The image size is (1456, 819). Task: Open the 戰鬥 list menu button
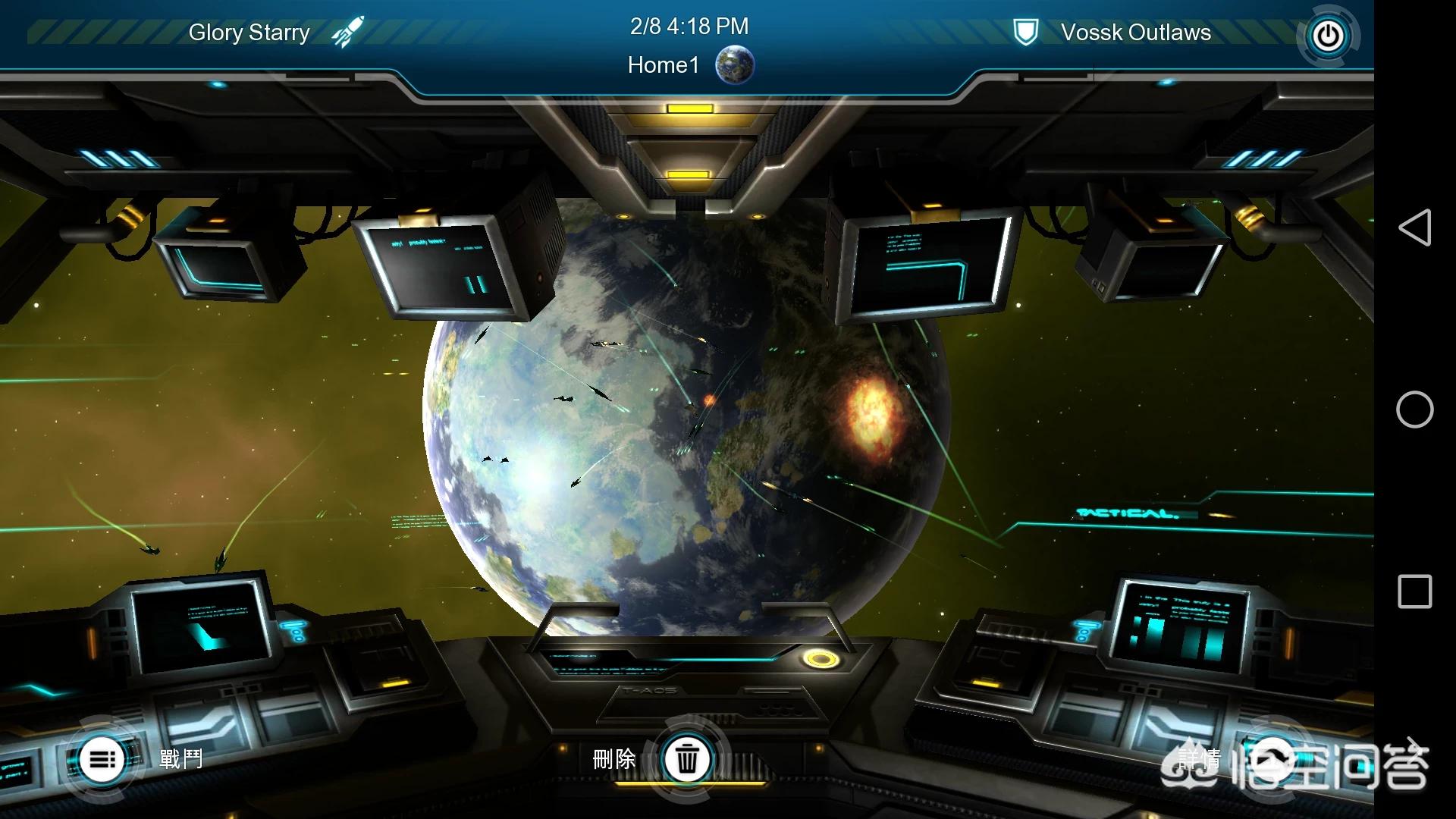pos(102,758)
